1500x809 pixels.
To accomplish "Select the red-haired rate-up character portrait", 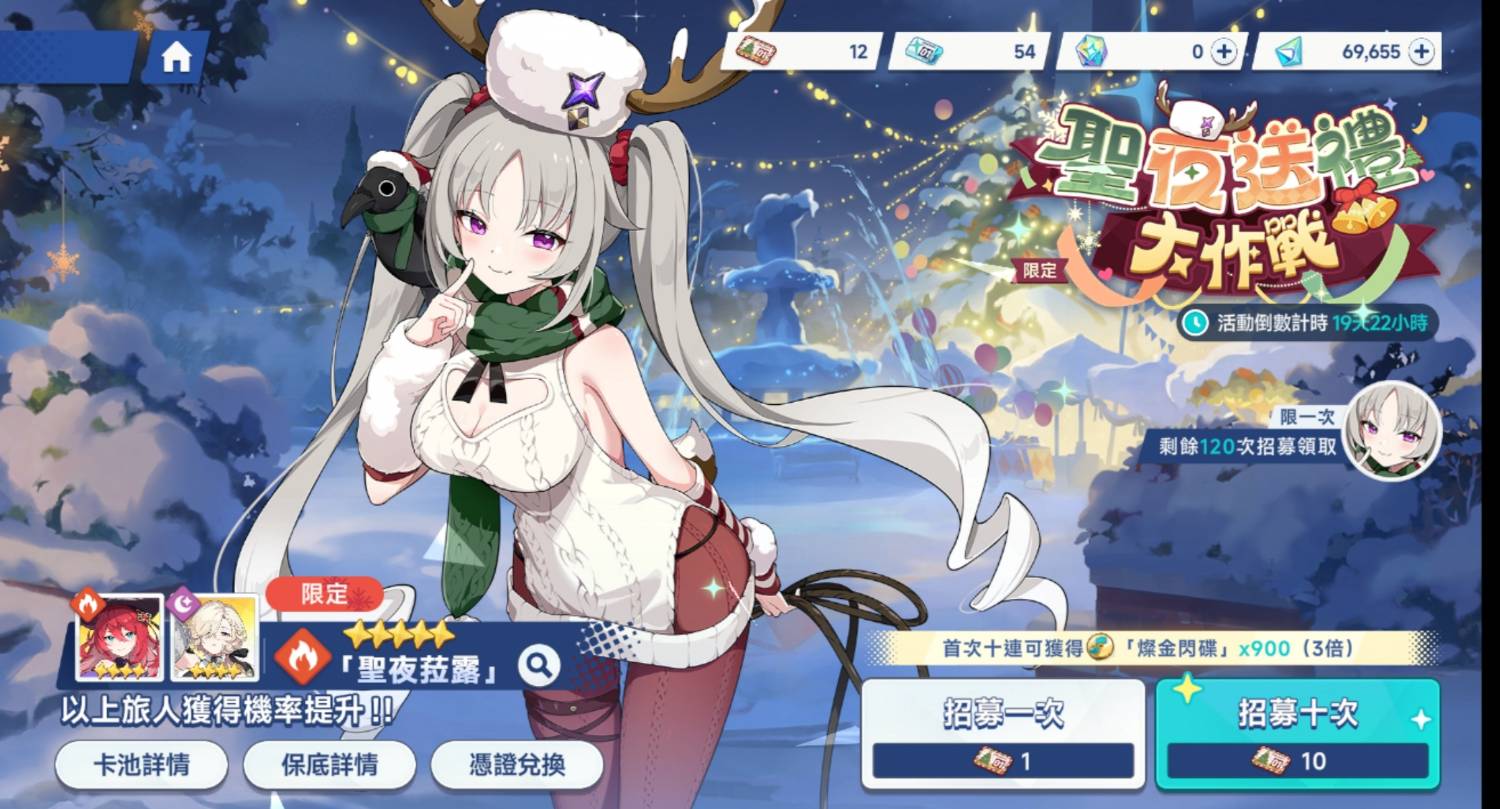I will (120, 638).
